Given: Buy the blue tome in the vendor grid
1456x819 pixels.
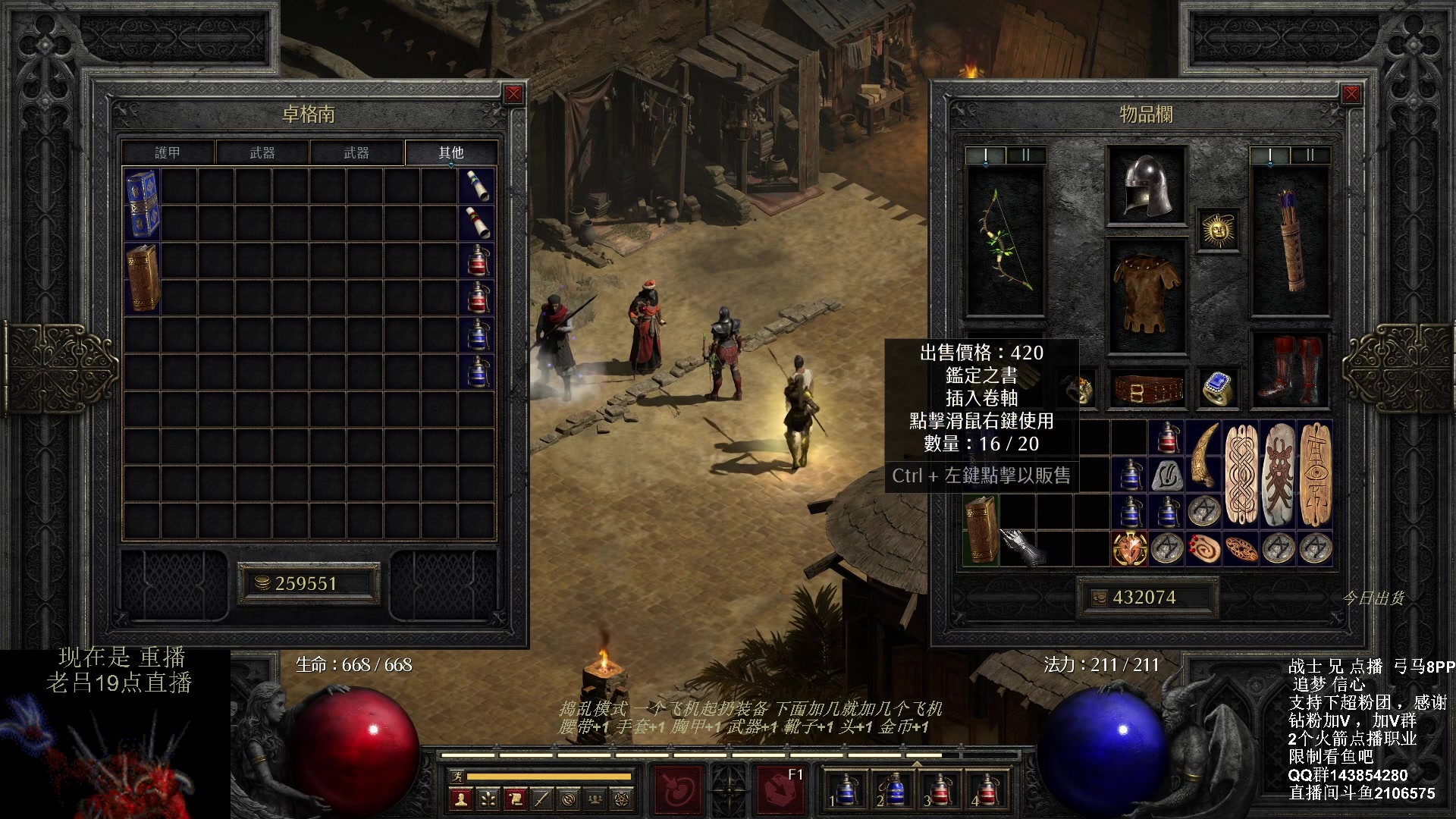Looking at the screenshot, I should [142, 204].
